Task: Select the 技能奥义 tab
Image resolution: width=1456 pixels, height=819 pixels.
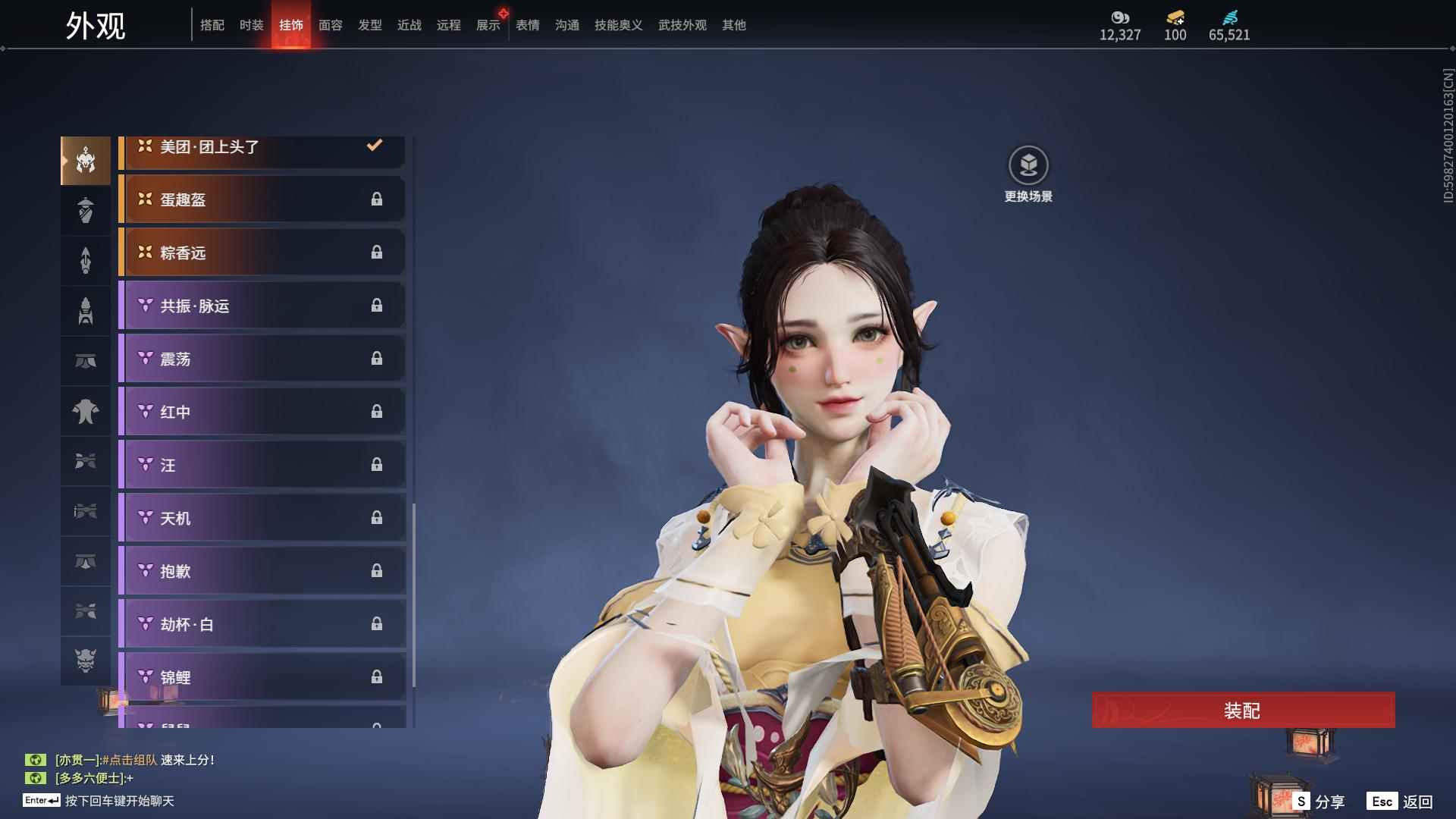Action: point(618,25)
